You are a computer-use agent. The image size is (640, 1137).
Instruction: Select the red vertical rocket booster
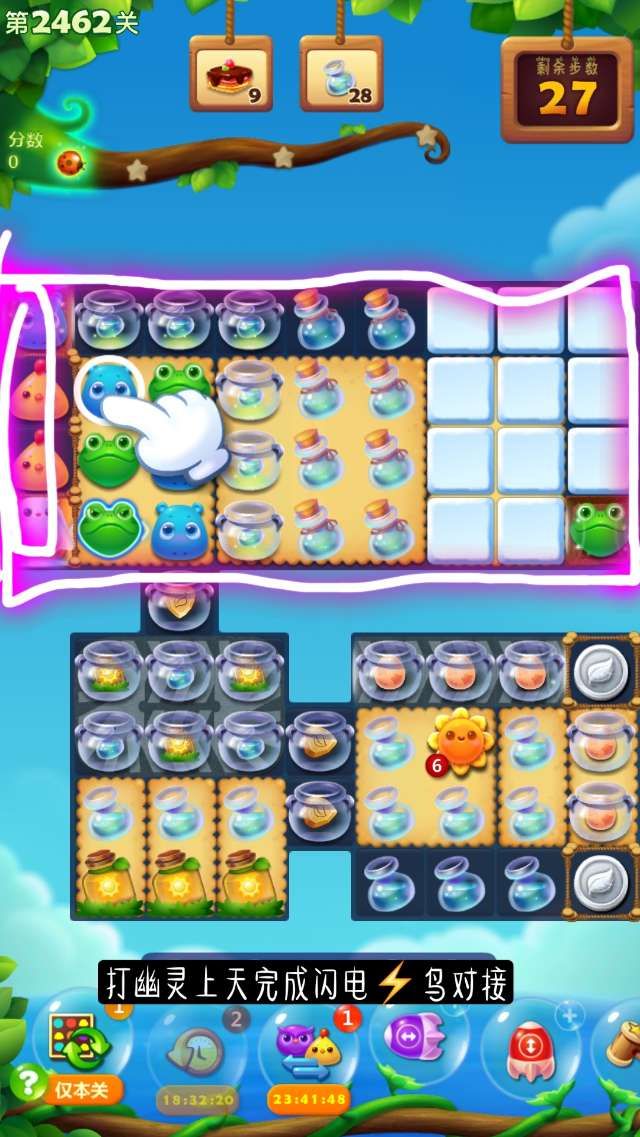531,1046
